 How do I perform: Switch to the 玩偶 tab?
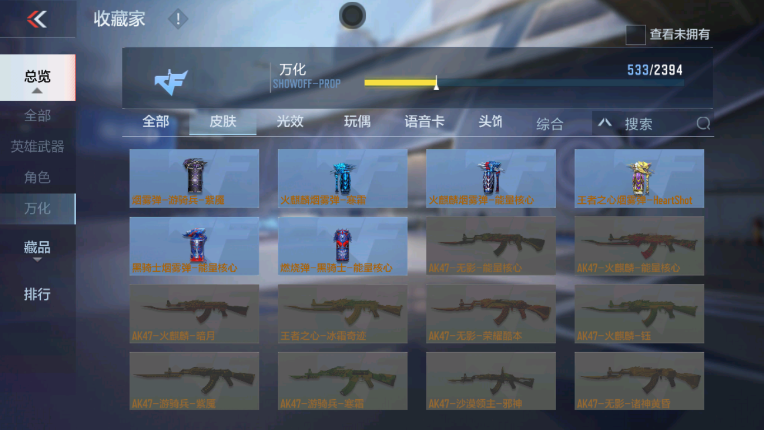pos(357,122)
